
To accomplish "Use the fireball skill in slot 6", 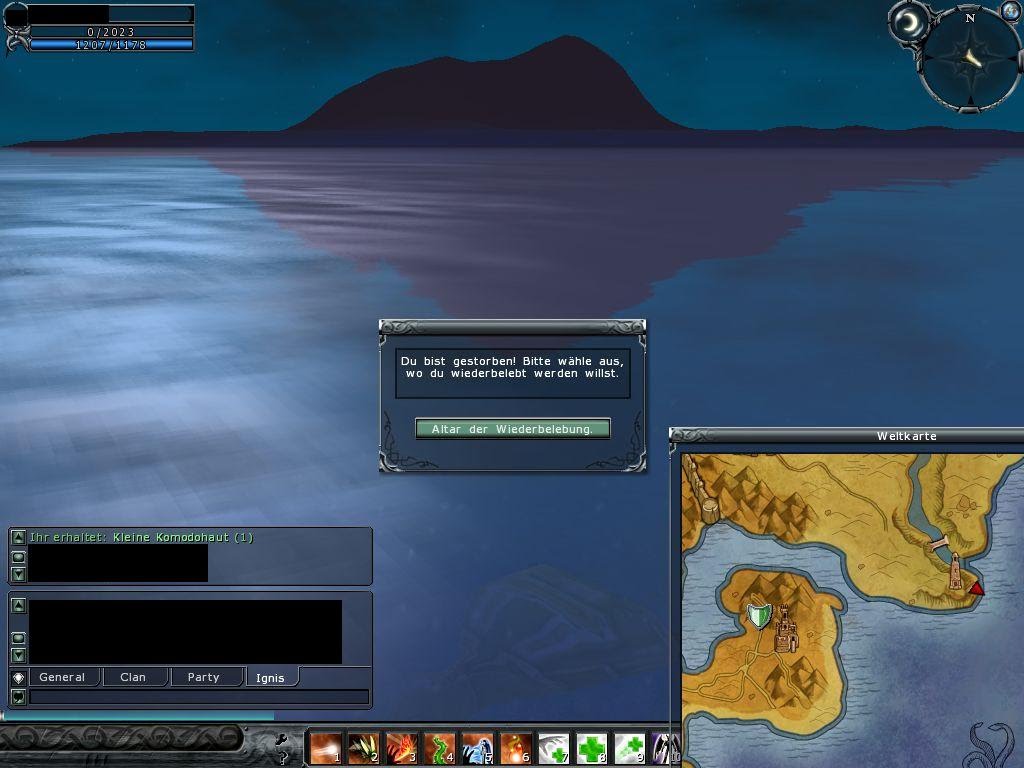I will (x=515, y=748).
